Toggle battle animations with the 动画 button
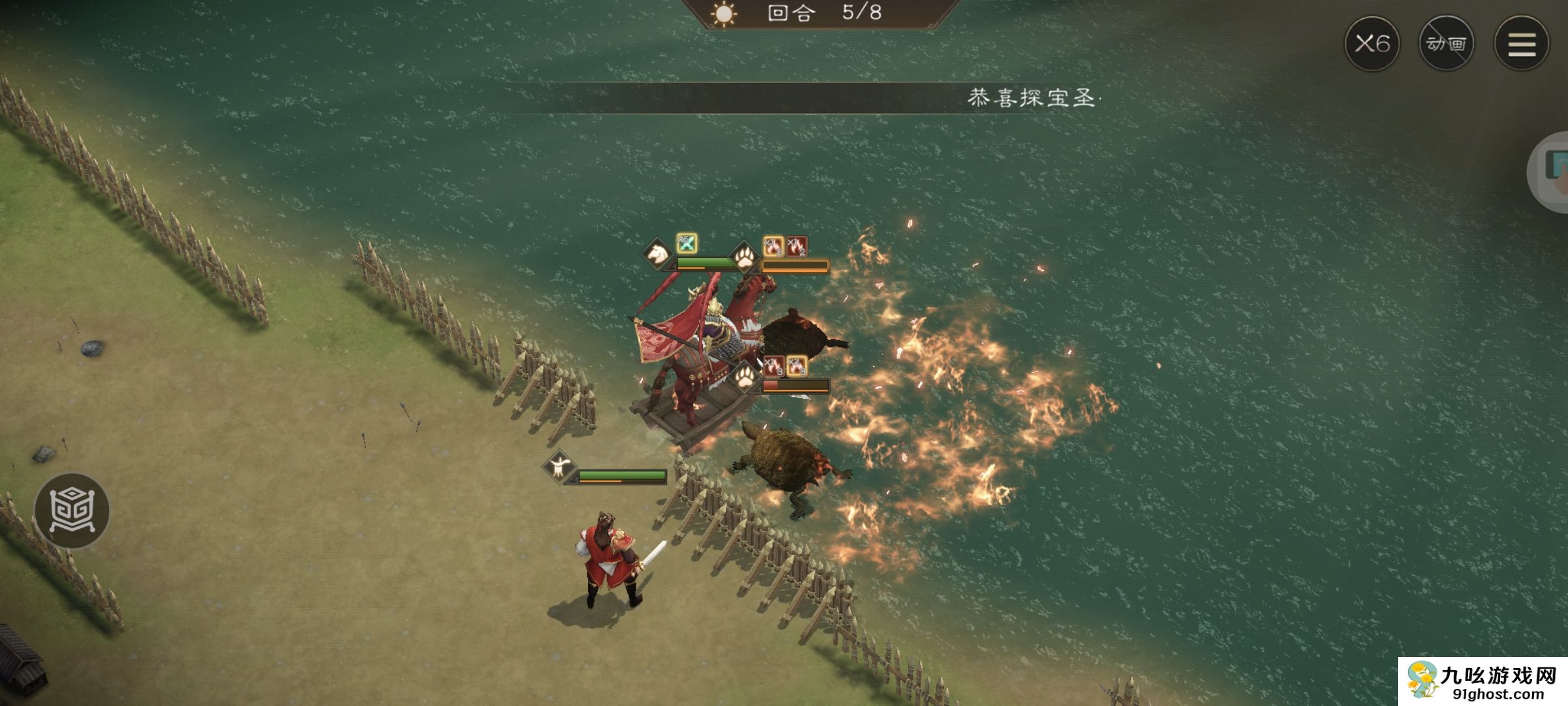 coord(1448,43)
